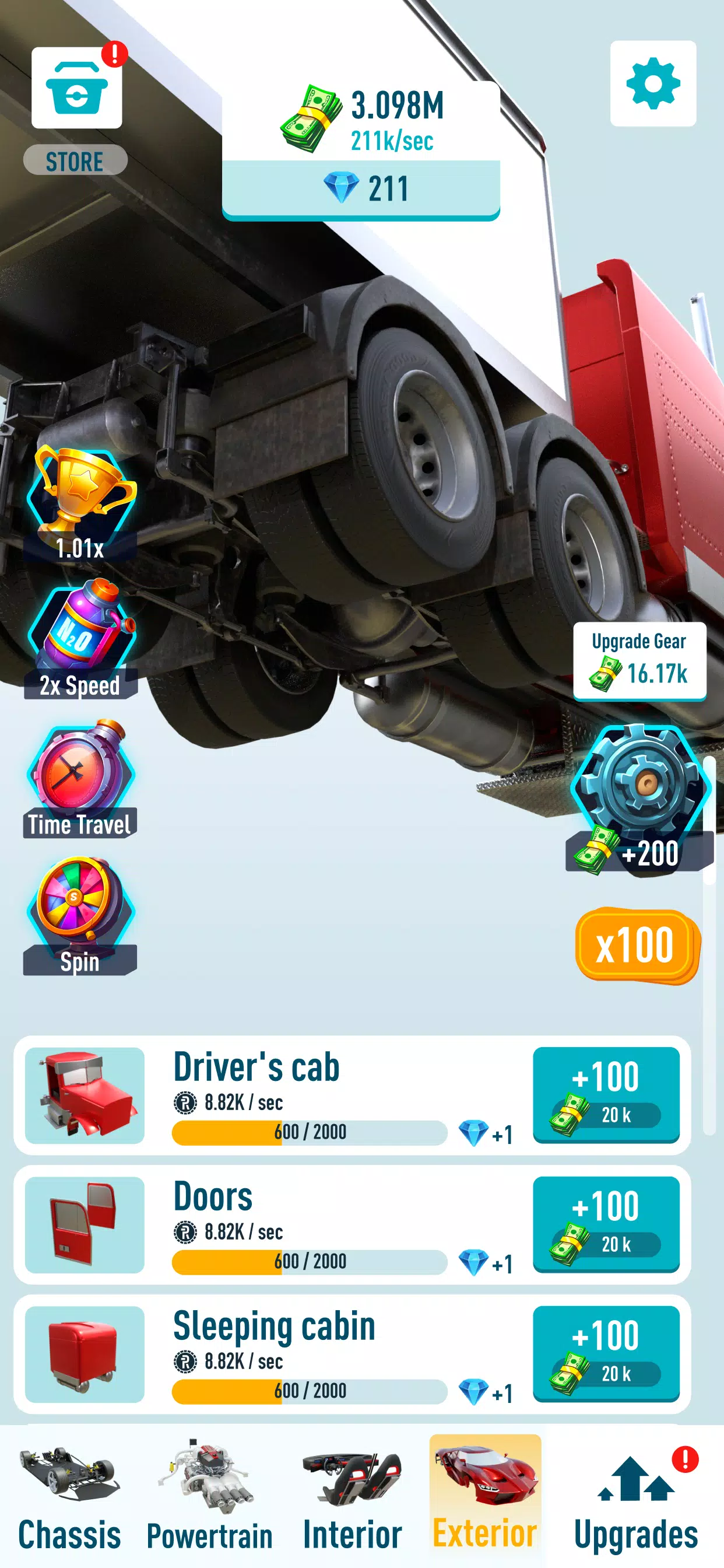Select the Exterior tab
The width and height of the screenshot is (724, 1568).
[485, 1499]
